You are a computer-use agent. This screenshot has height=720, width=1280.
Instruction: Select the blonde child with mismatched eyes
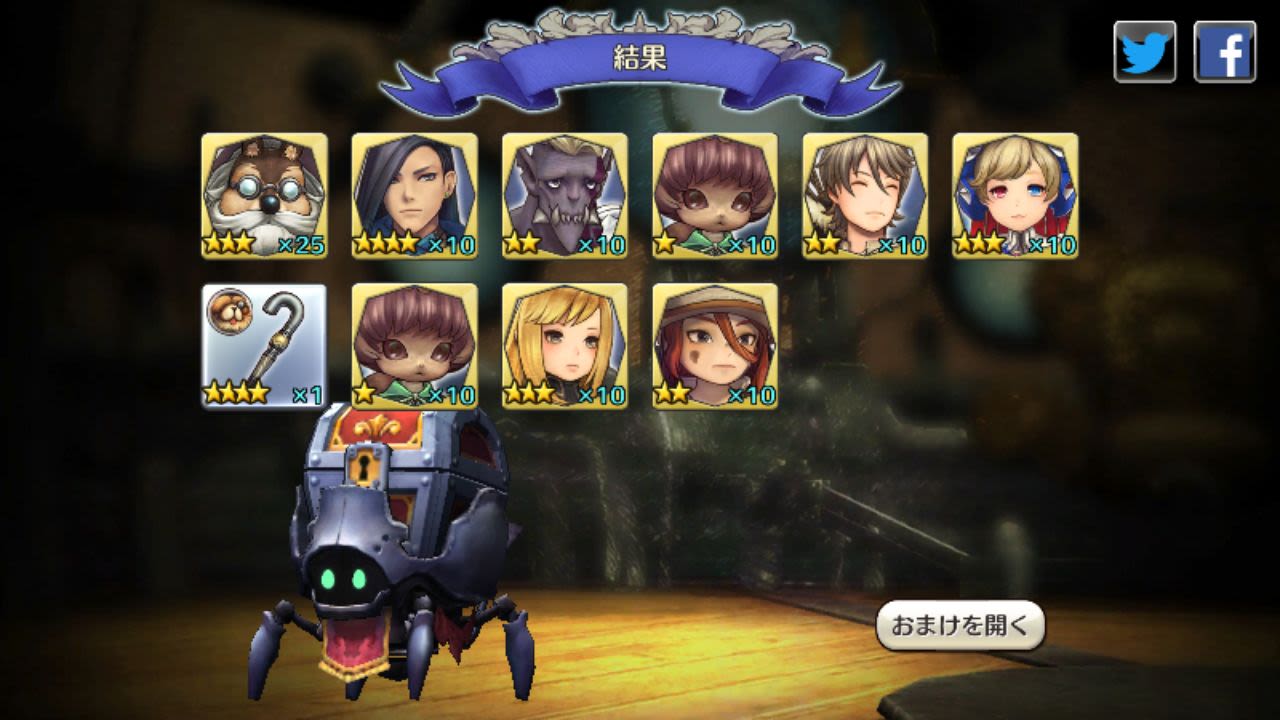pos(1015,196)
